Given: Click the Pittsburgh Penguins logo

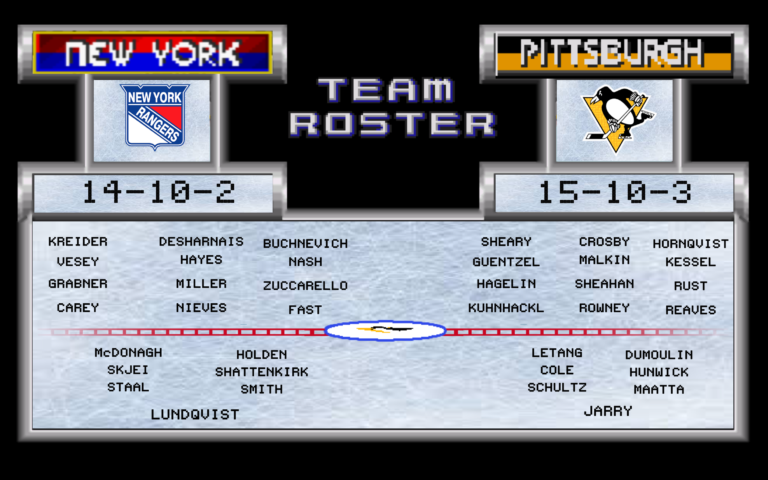Looking at the screenshot, I should click(614, 116).
